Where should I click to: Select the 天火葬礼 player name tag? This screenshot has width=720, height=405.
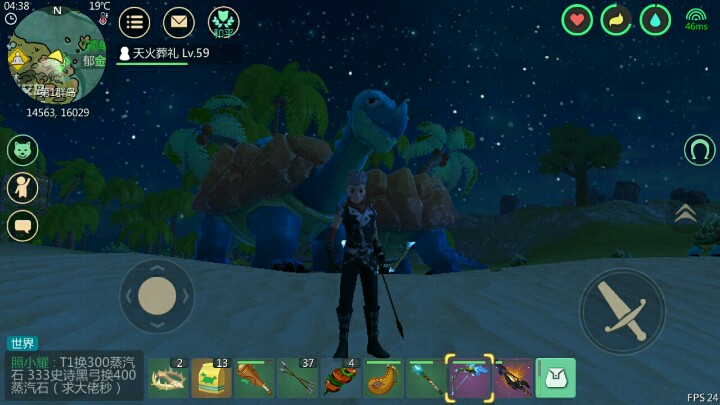point(165,53)
